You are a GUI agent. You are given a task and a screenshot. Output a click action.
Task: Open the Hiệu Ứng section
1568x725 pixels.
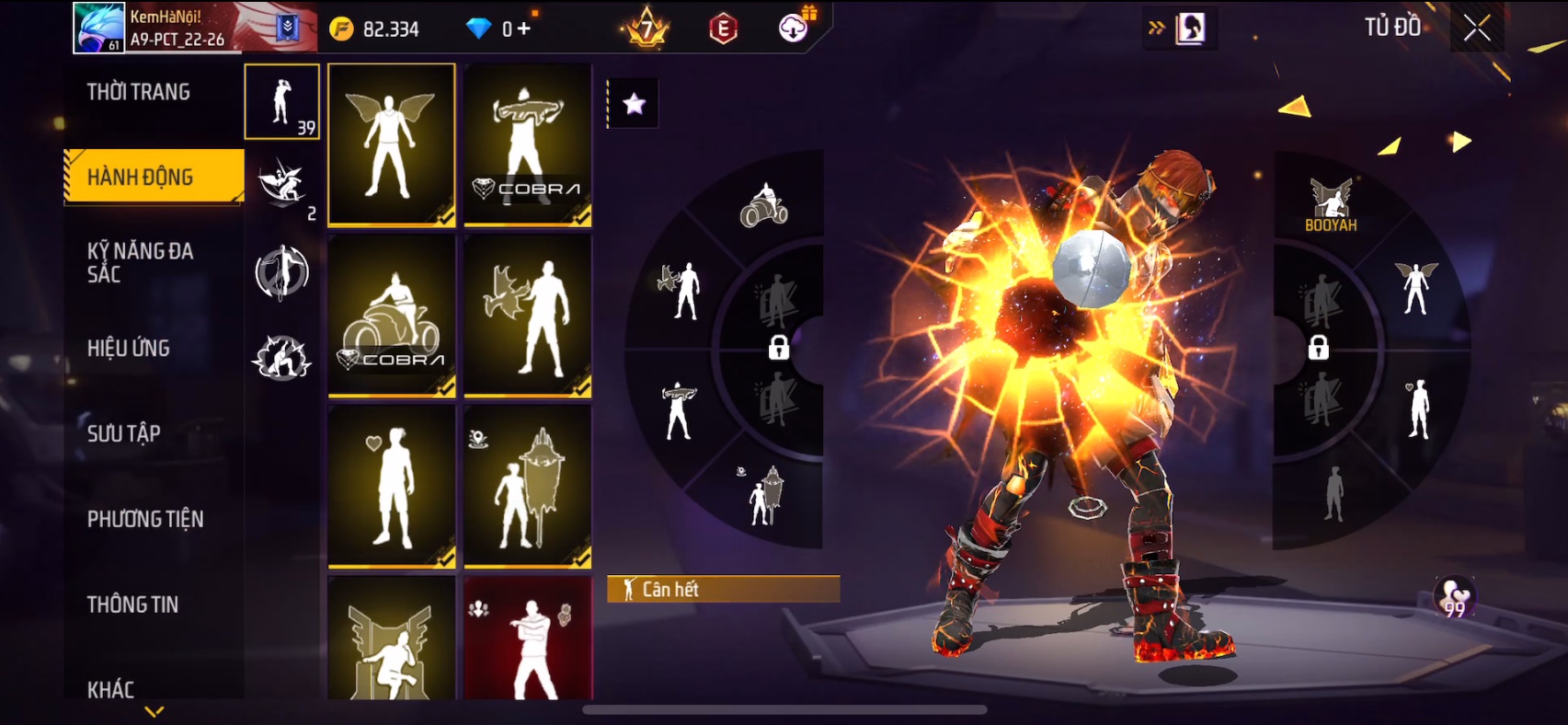coord(129,348)
